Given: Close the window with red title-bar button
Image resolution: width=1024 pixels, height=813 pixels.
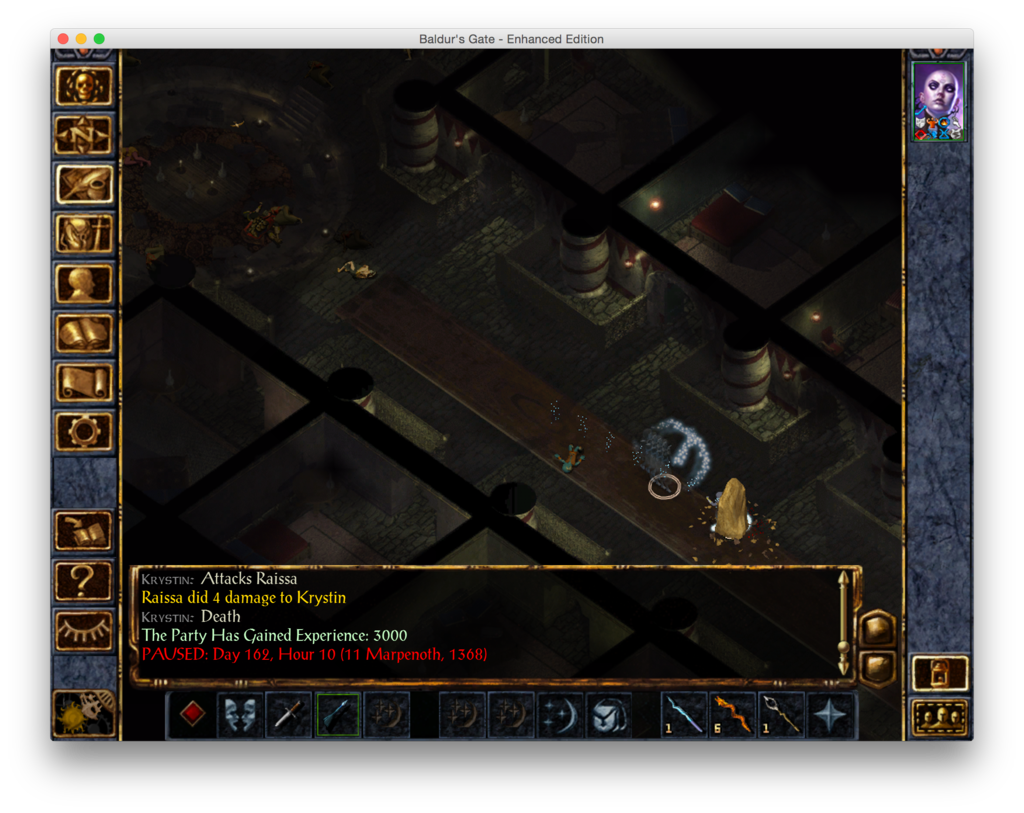Looking at the screenshot, I should pos(63,39).
